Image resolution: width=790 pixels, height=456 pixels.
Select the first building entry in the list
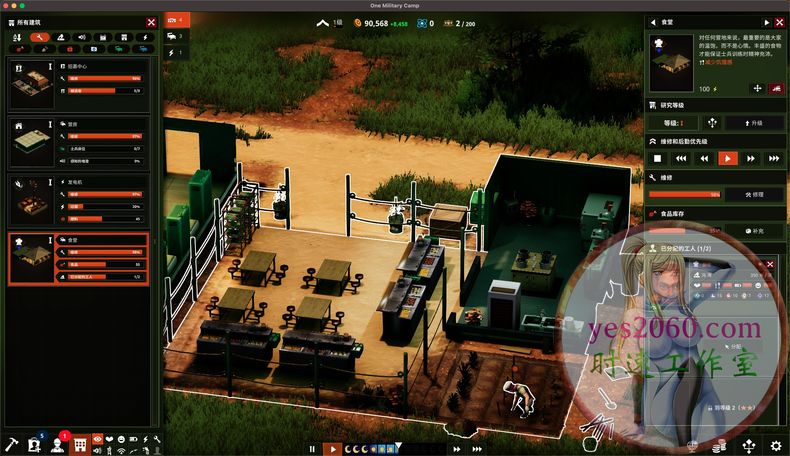click(79, 84)
